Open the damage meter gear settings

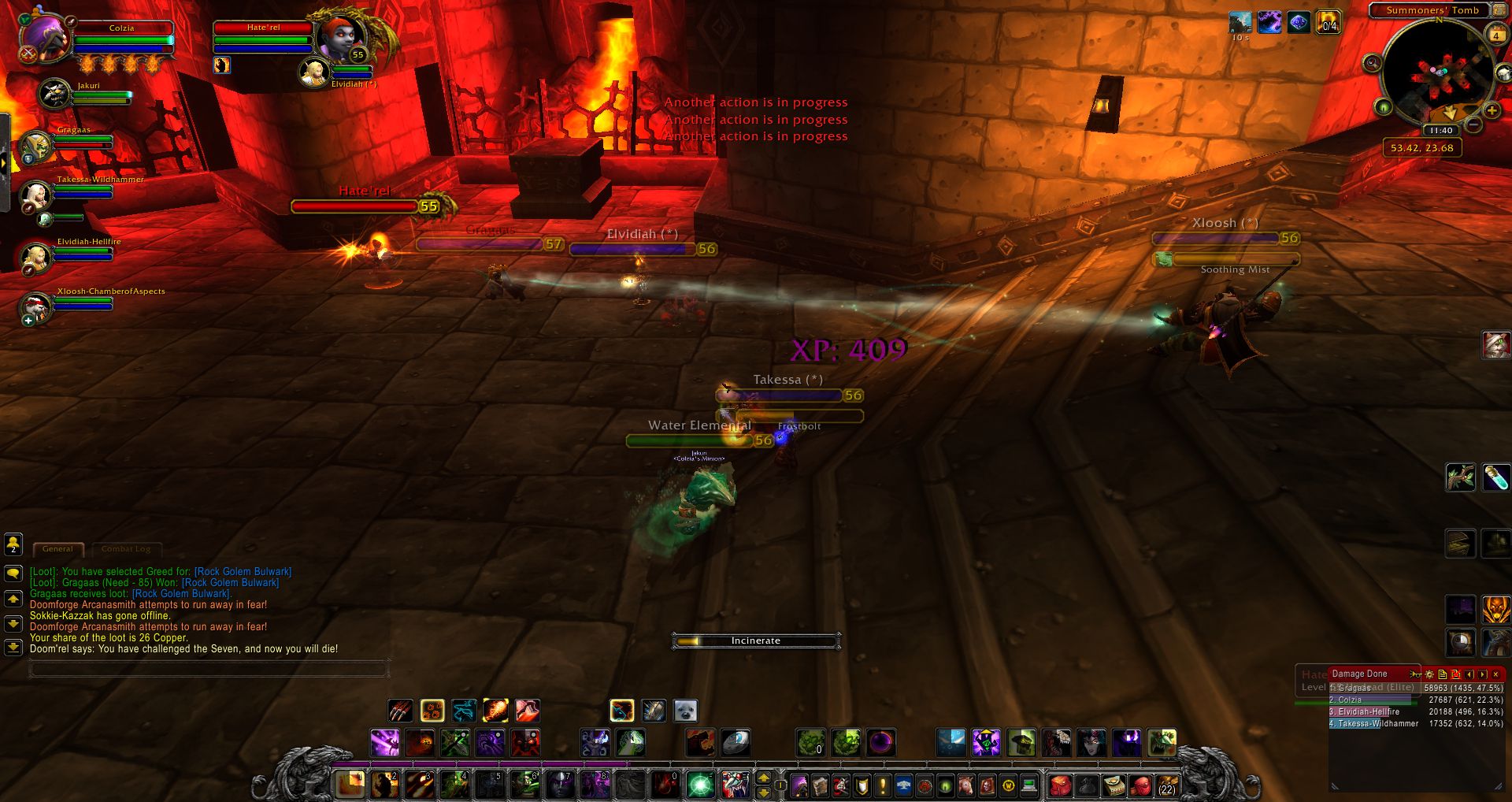[x=1429, y=674]
